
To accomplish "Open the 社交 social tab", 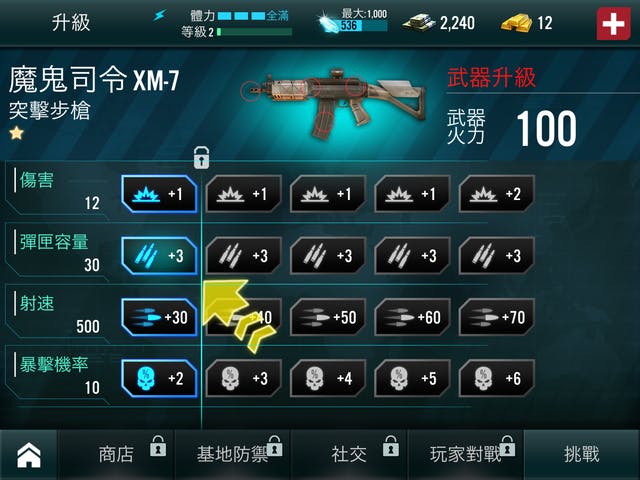I will pyautogui.click(x=349, y=455).
